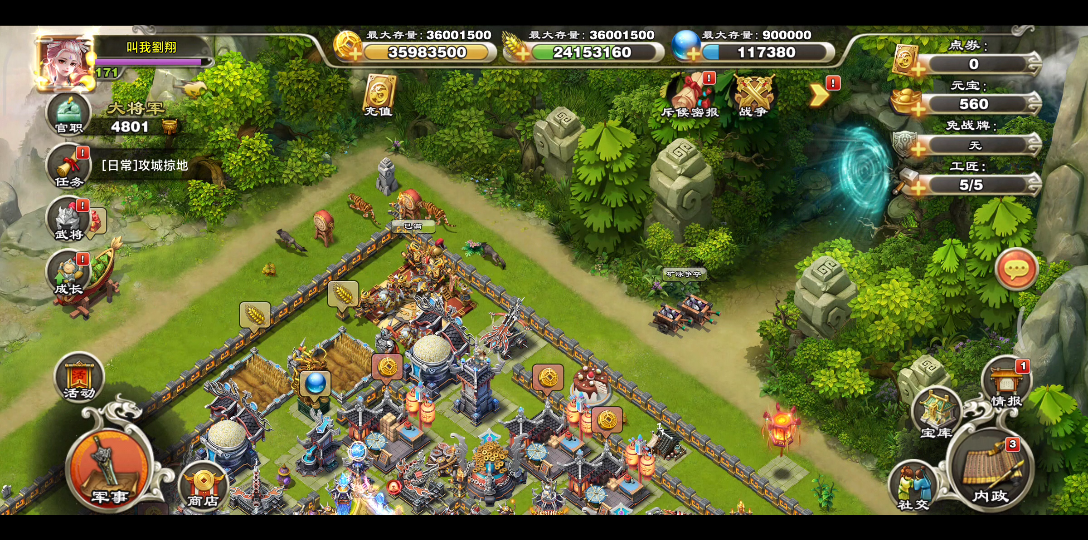Expand the yellow arrow icon tray
Image resolution: width=1088 pixels, height=540 pixels.
point(819,94)
